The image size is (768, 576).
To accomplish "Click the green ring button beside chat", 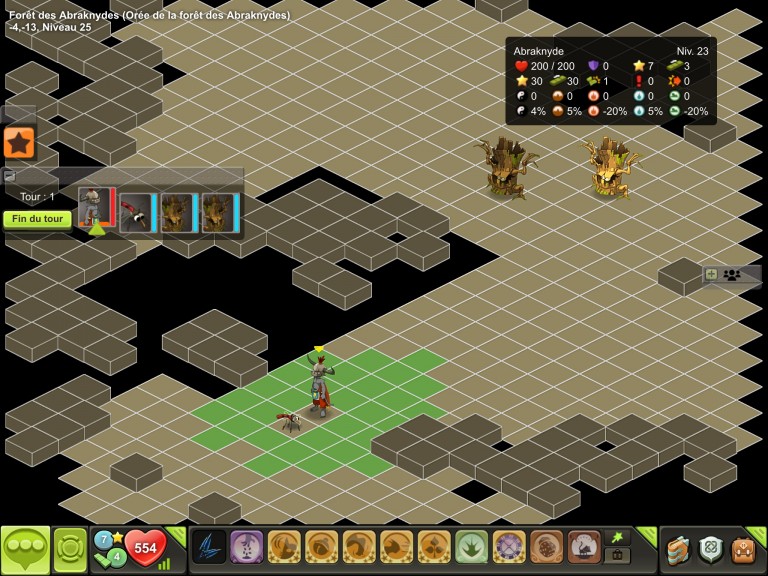I will click(x=70, y=549).
